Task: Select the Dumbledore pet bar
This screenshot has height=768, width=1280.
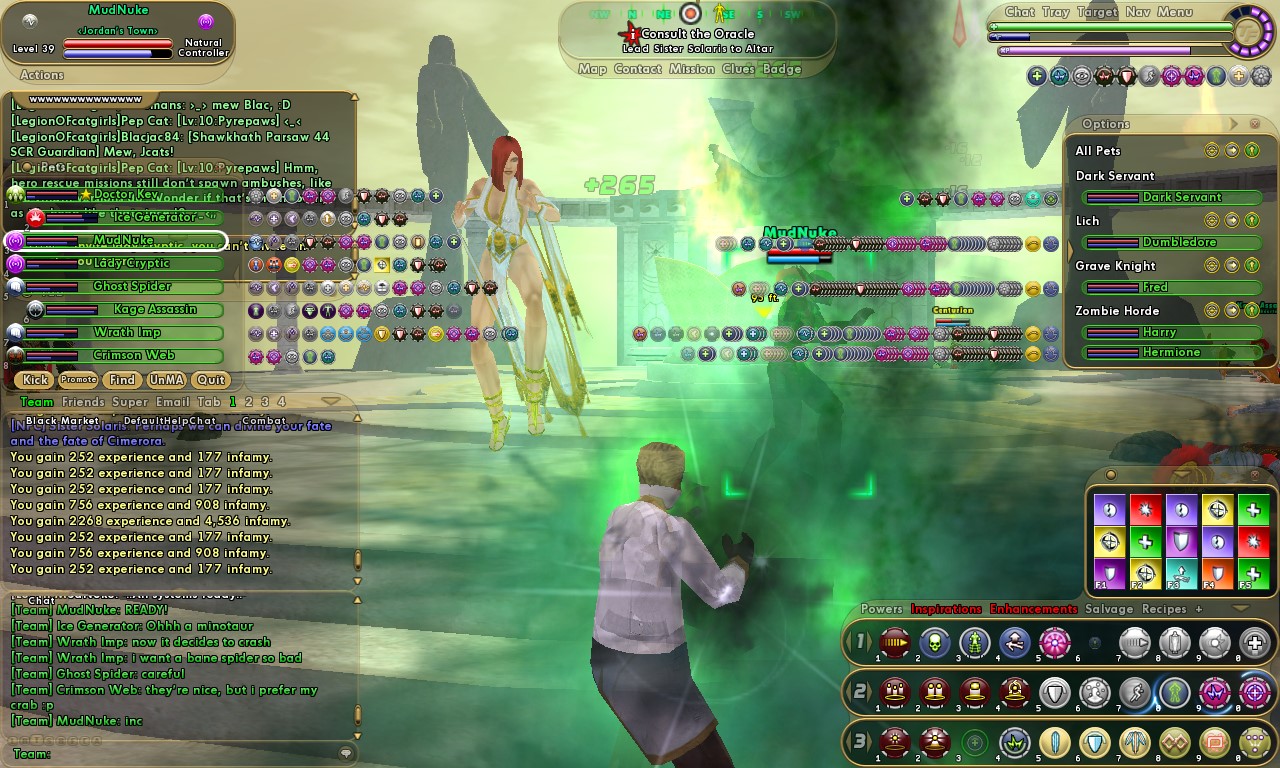Action: pos(1178,242)
